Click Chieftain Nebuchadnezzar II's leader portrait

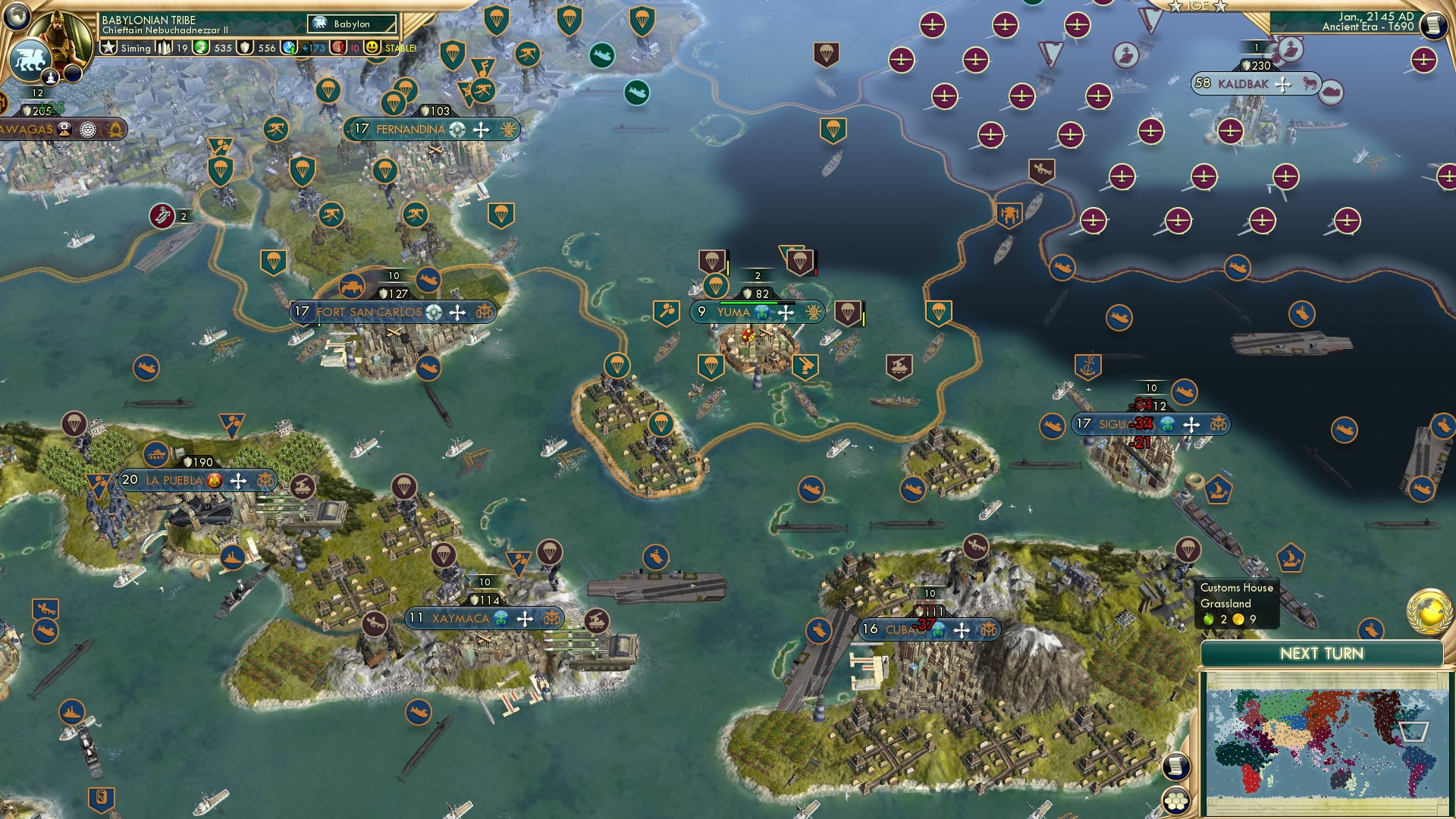61,34
